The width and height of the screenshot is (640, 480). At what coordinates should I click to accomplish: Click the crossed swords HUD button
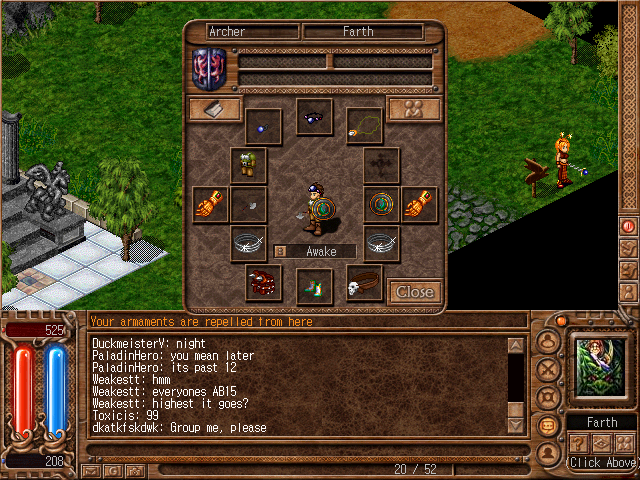[548, 369]
